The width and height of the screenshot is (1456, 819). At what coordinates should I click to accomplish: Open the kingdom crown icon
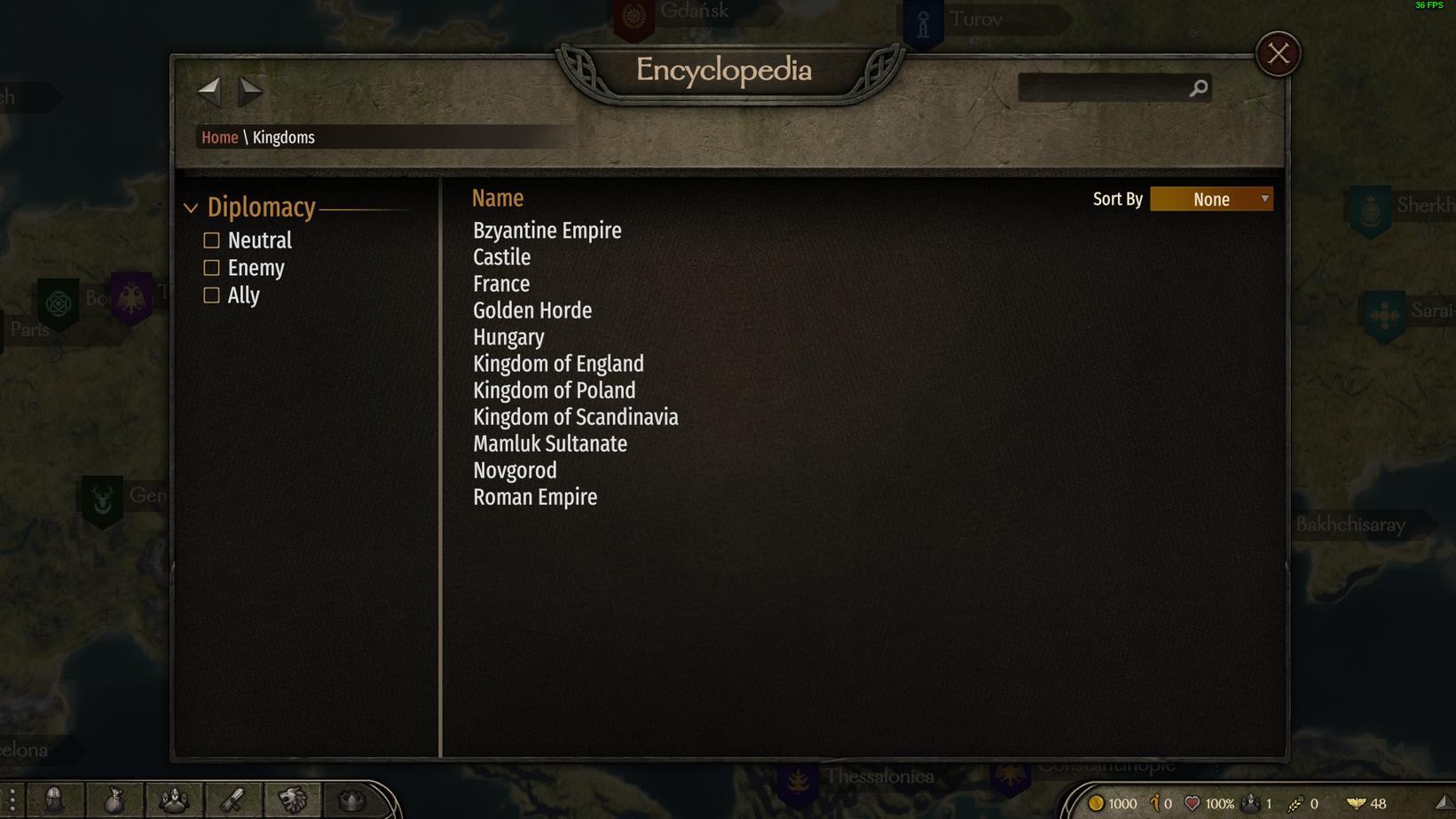coord(351,800)
